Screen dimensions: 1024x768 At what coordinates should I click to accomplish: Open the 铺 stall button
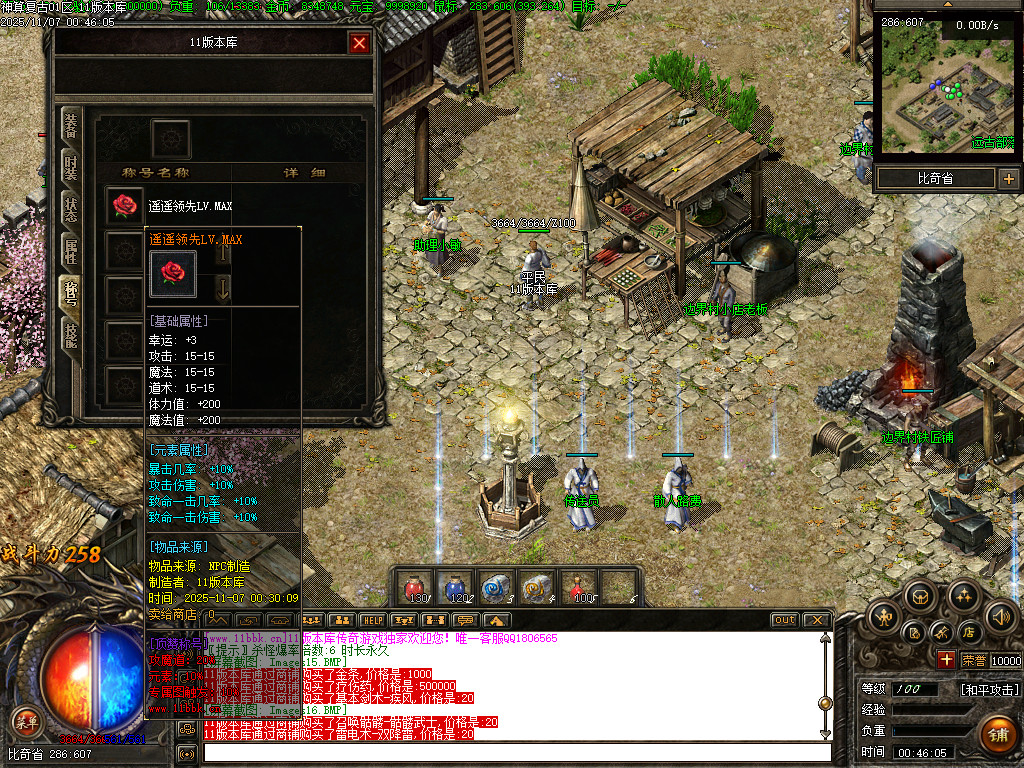pos(996,733)
